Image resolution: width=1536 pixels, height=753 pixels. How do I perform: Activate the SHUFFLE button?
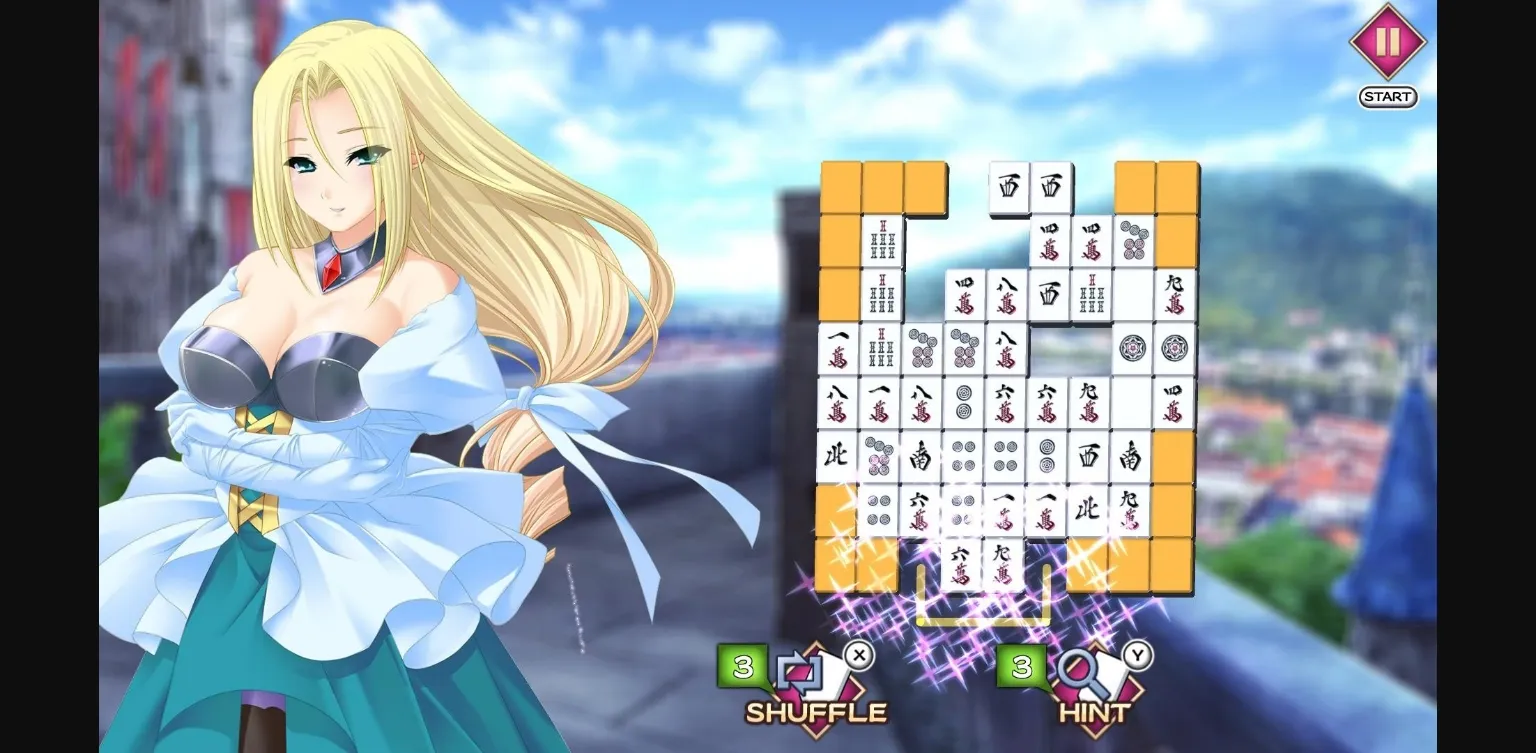pos(815,712)
